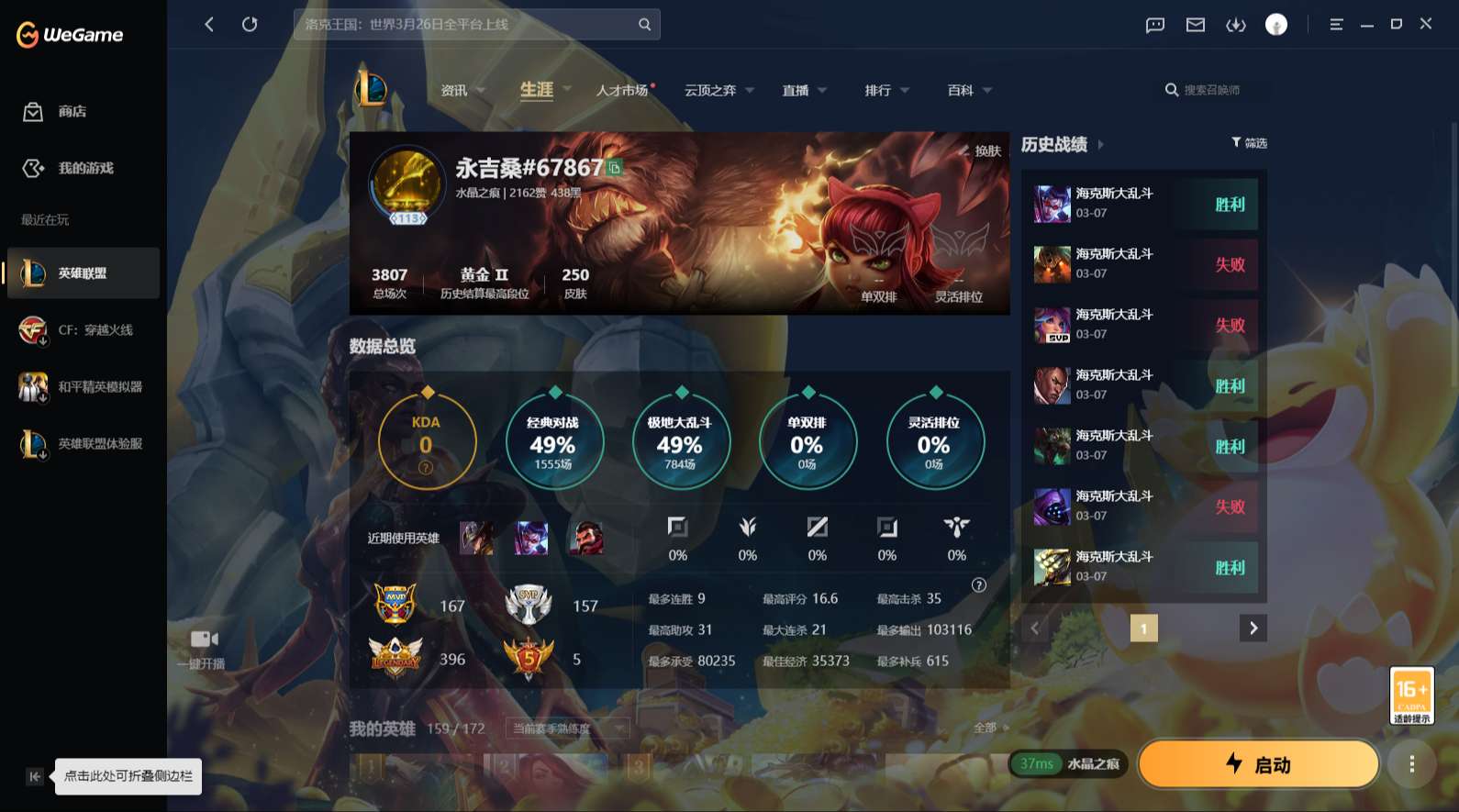Switch to the 百科 tab
Viewport: 1459px width, 812px height.
click(x=962, y=90)
